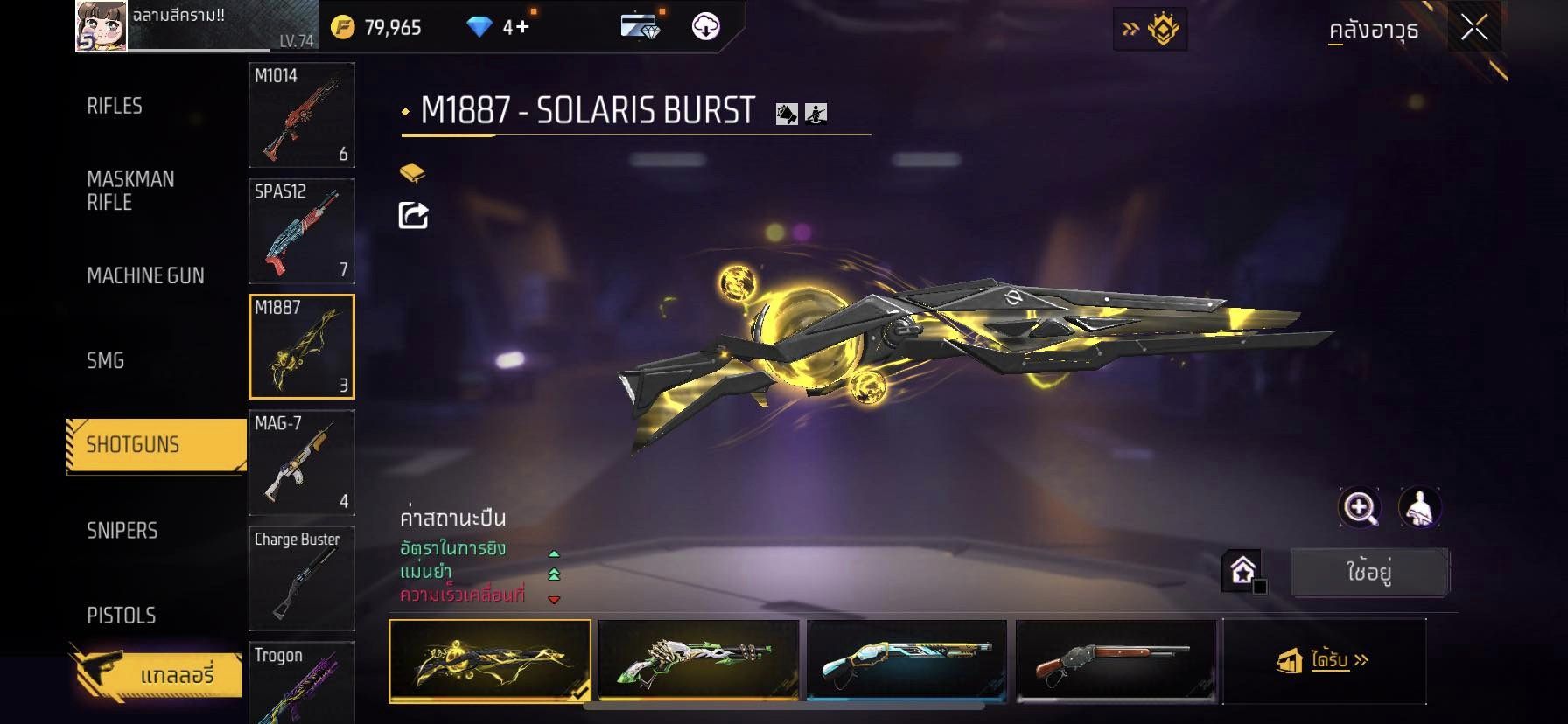Share the Solaris Burst skin

click(x=413, y=215)
